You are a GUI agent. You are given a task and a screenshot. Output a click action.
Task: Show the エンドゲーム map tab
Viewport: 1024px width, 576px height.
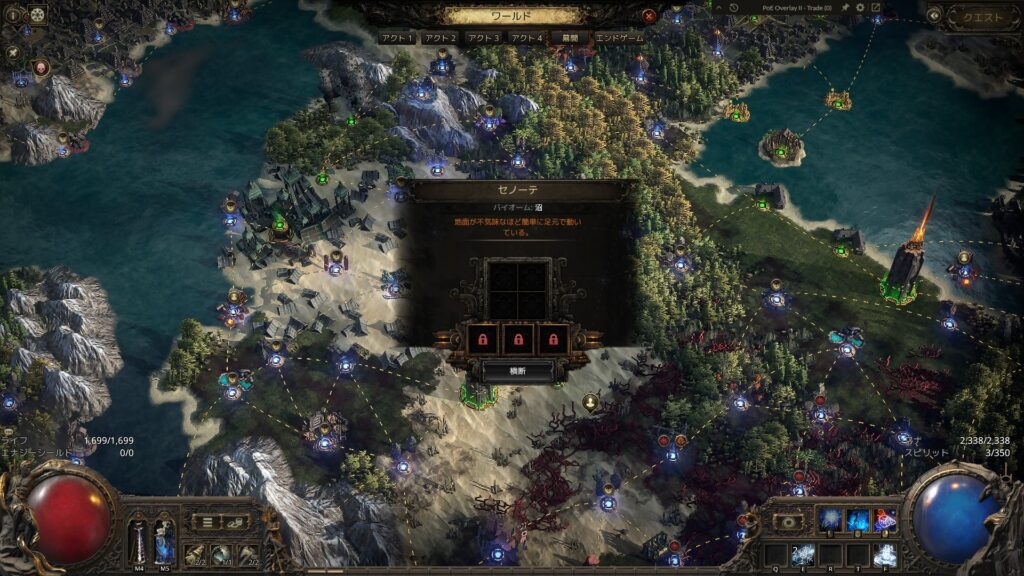[x=619, y=38]
